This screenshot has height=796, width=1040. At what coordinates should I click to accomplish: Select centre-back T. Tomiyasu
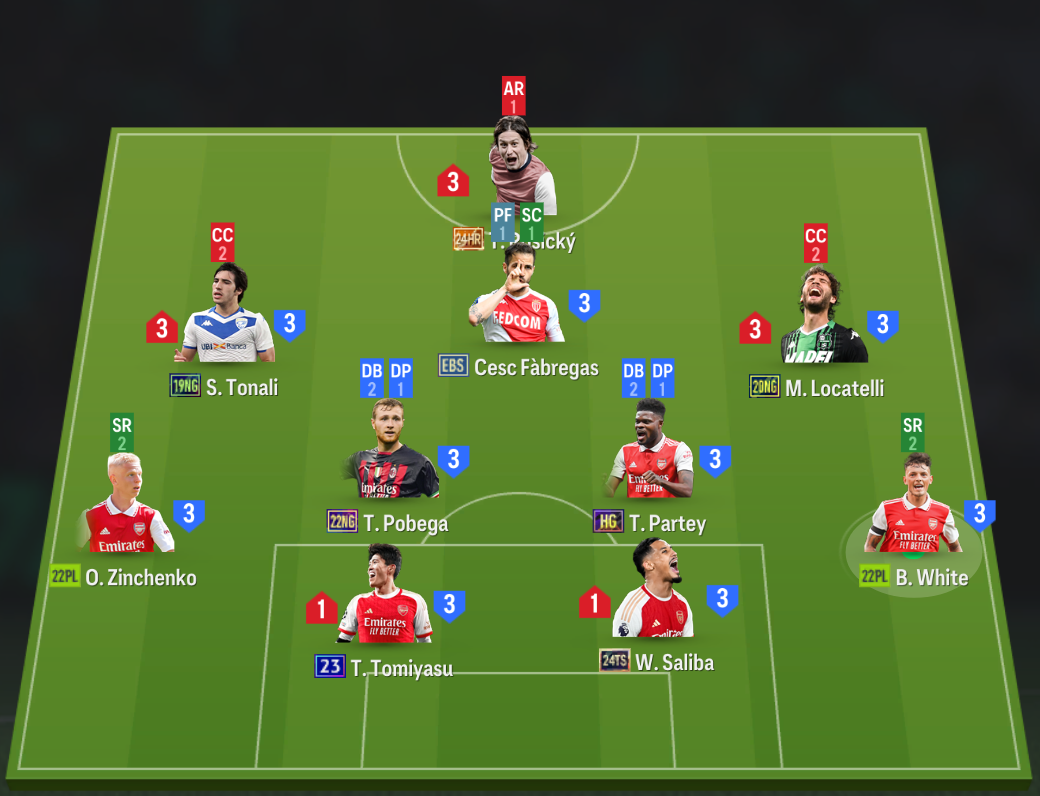tap(385, 598)
